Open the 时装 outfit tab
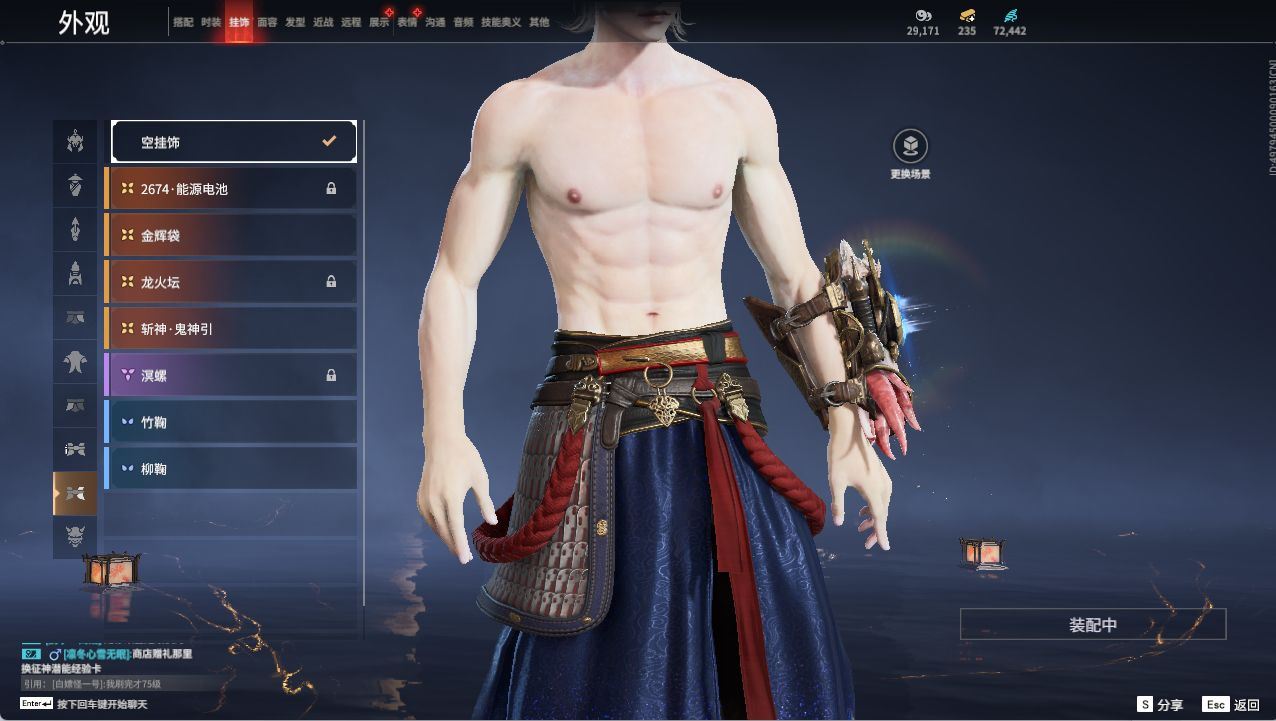This screenshot has height=721, width=1276. [x=211, y=22]
